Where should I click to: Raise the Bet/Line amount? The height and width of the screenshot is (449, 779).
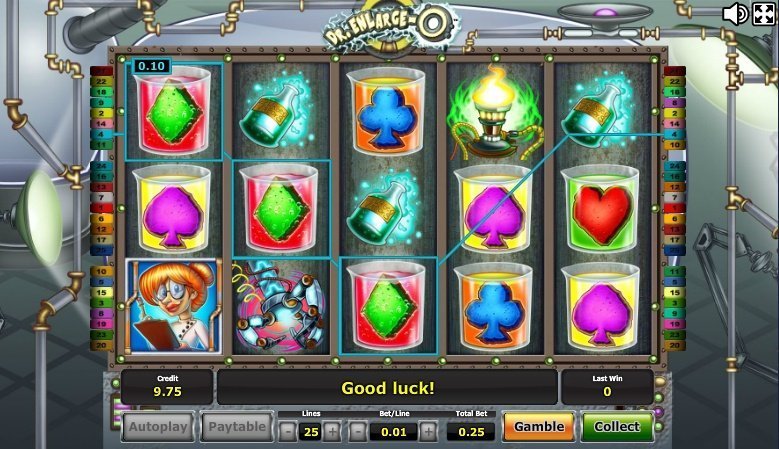point(428,431)
